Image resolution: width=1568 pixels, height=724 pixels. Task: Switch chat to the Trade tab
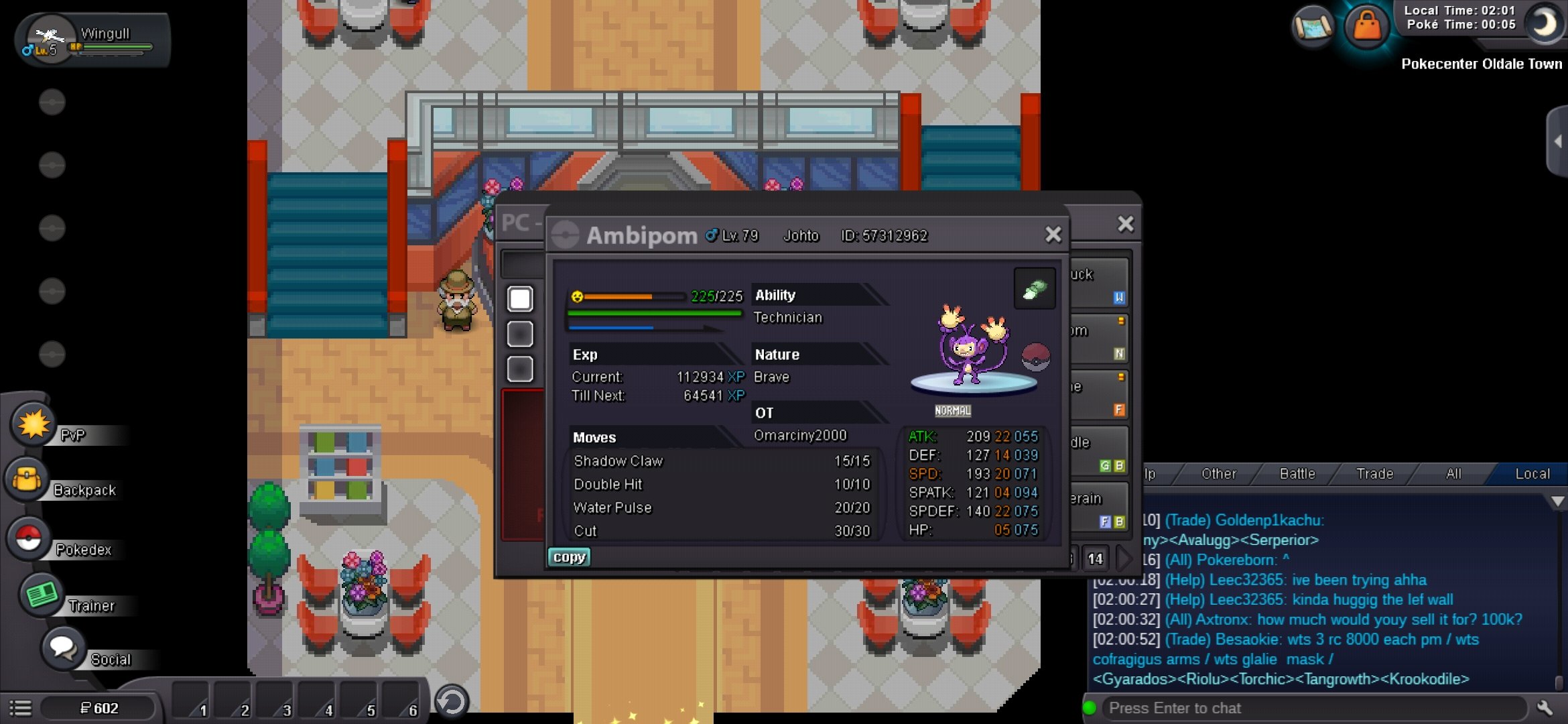(1374, 474)
